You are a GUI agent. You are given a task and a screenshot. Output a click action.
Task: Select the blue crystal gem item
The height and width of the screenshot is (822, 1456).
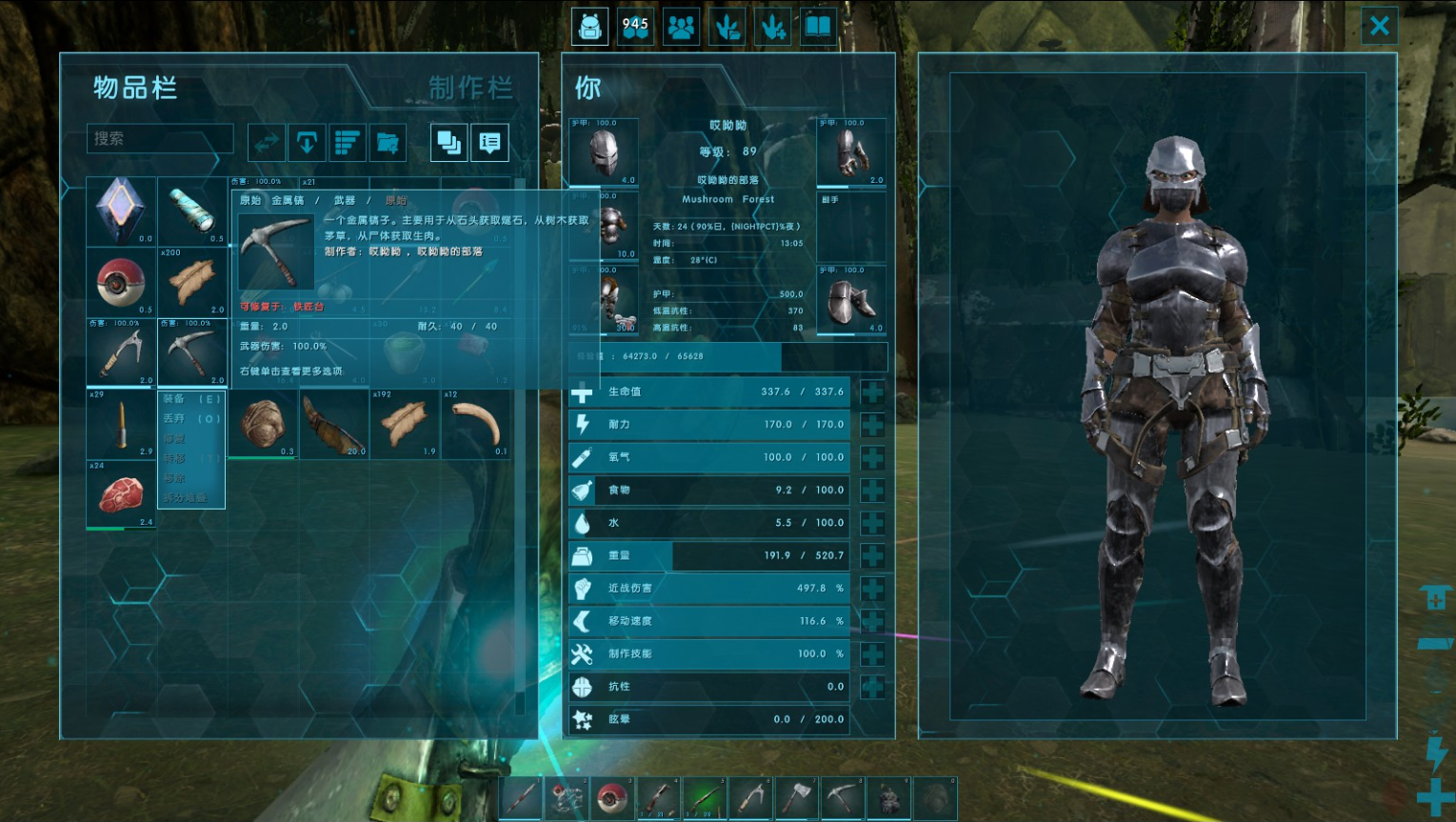[121, 211]
